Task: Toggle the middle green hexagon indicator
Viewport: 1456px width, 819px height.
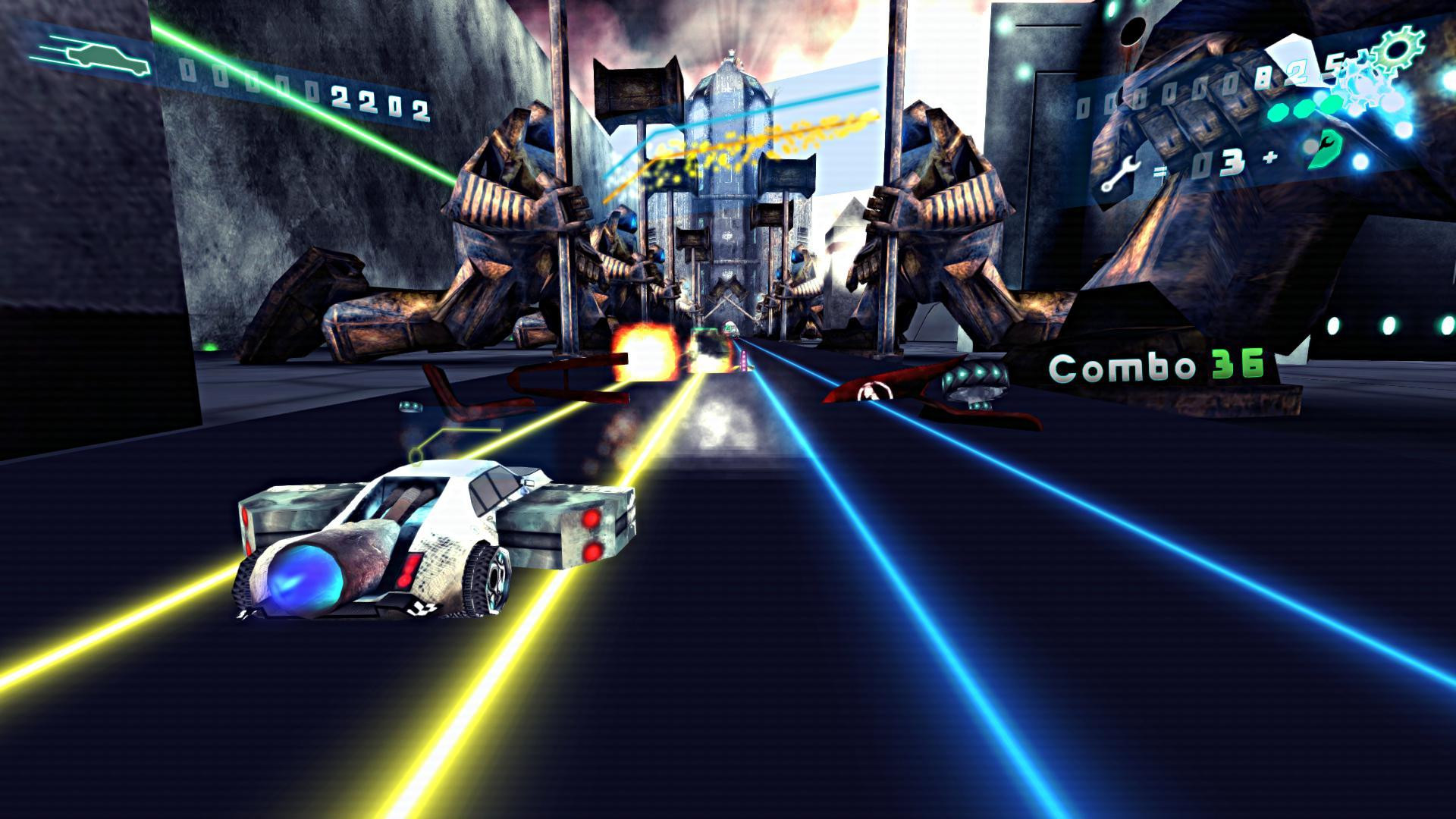Action: (1304, 109)
